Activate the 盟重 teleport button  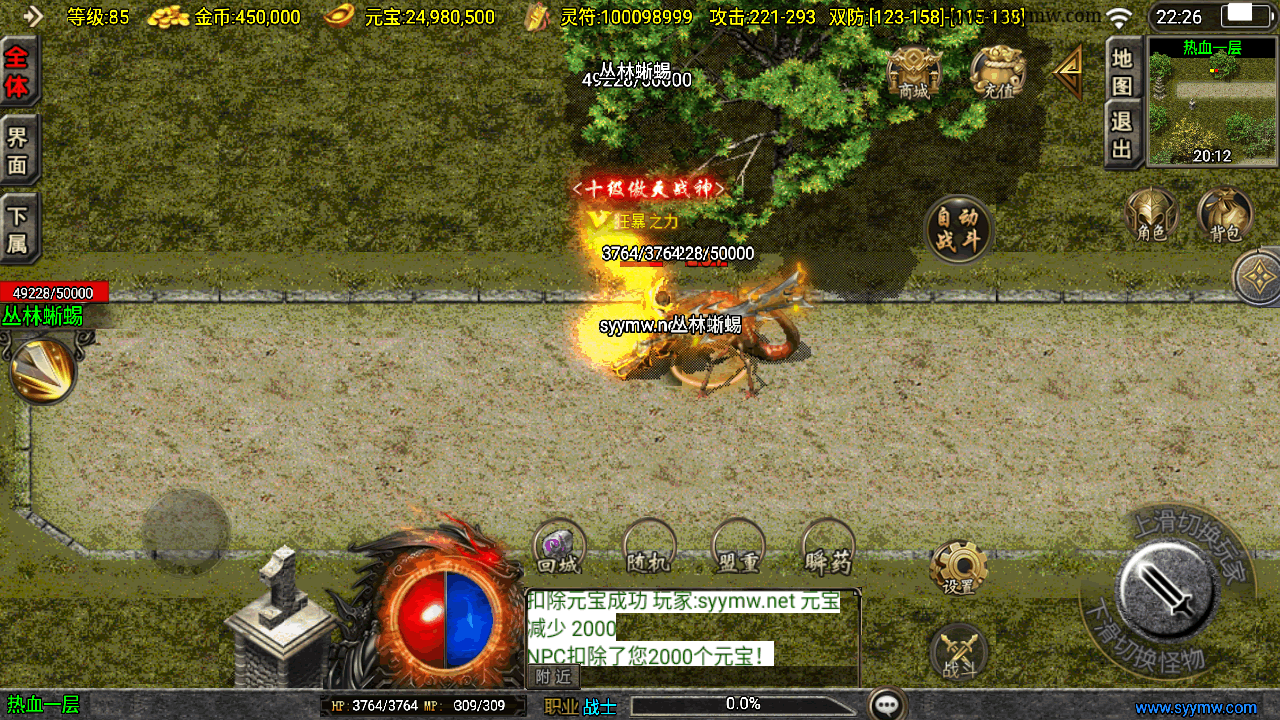[x=738, y=546]
